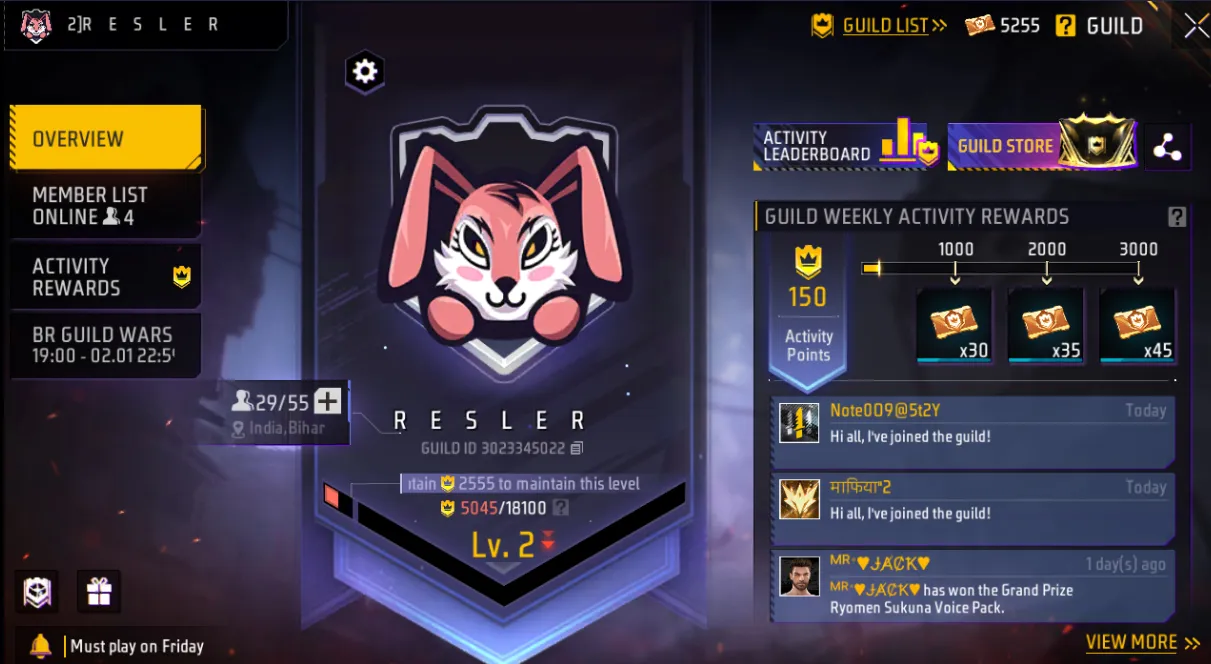Click the share icon button
The height and width of the screenshot is (664, 1211).
pyautogui.click(x=1167, y=148)
